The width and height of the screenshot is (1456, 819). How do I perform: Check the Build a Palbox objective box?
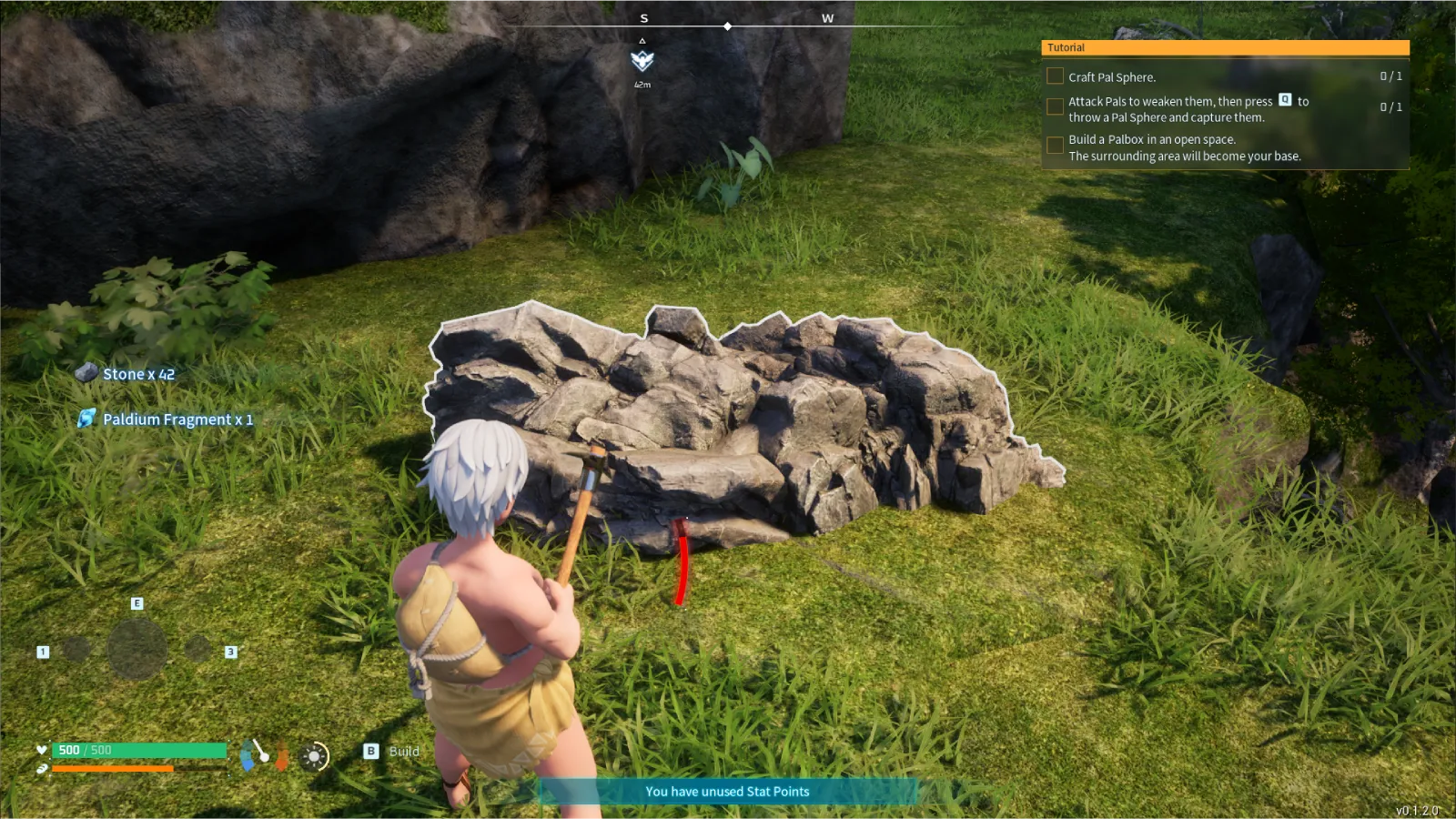click(1055, 146)
